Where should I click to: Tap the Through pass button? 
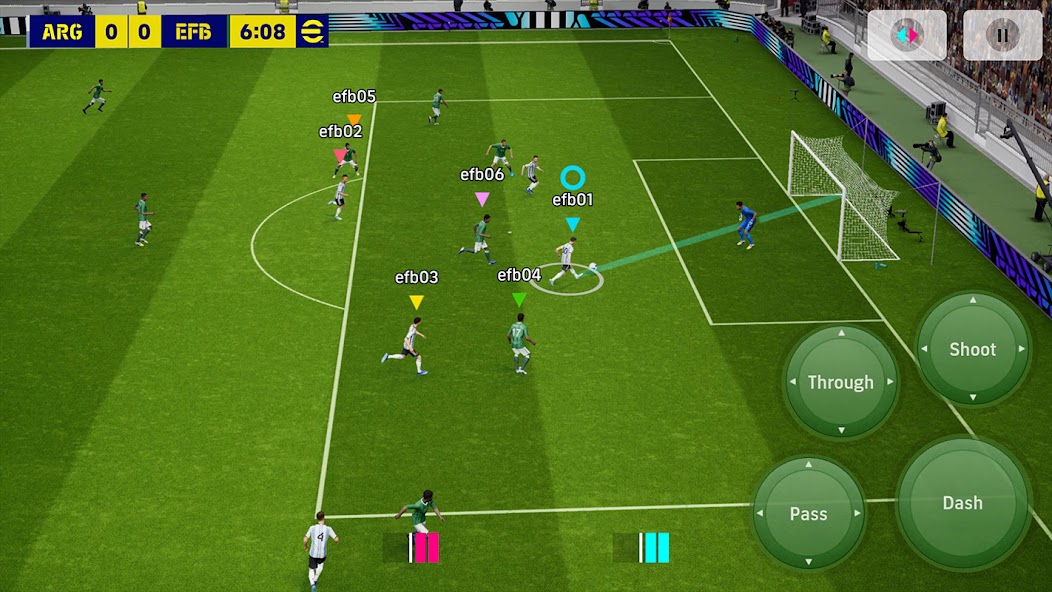840,382
